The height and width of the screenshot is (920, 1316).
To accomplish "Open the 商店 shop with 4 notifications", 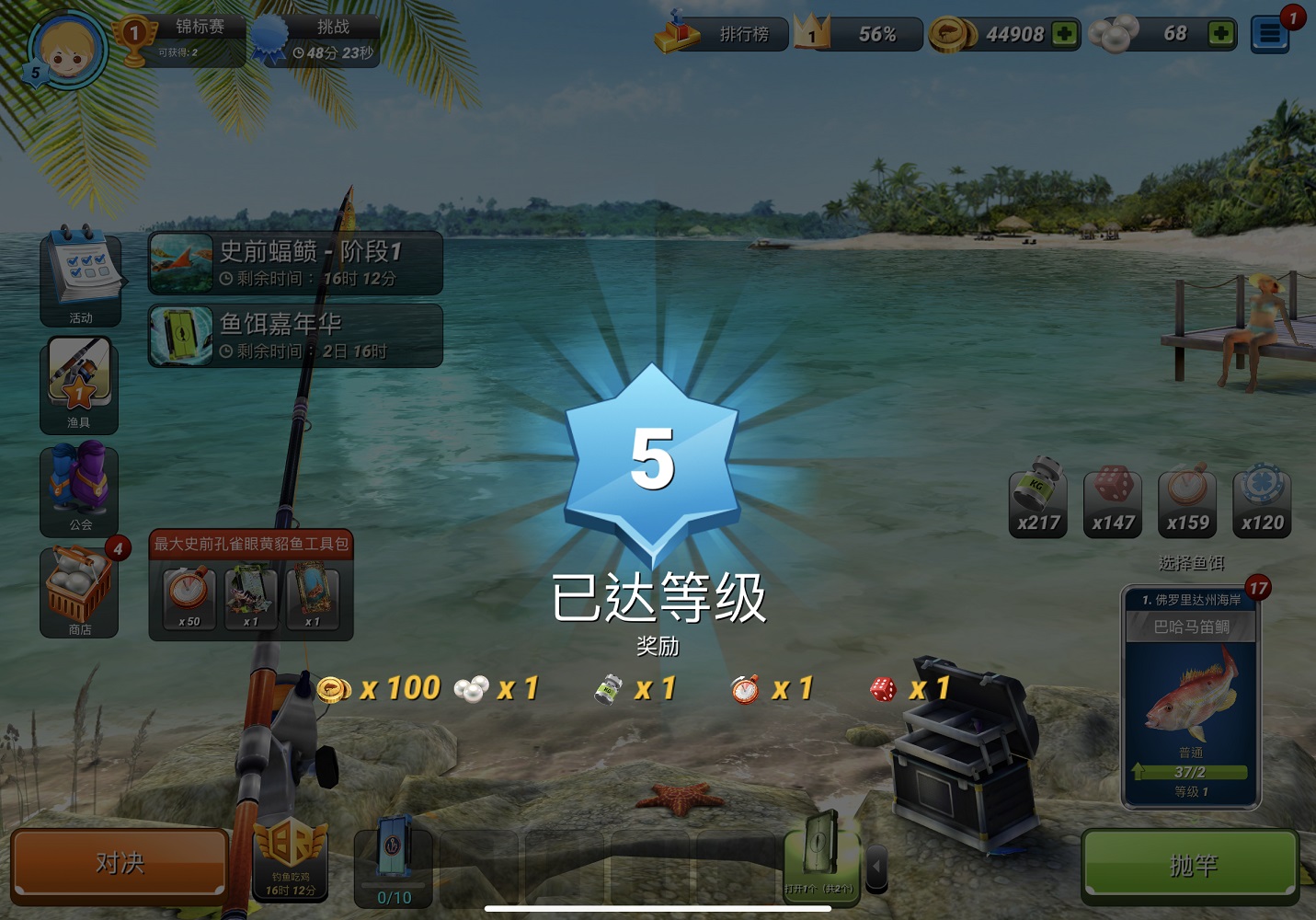I will click(x=80, y=592).
